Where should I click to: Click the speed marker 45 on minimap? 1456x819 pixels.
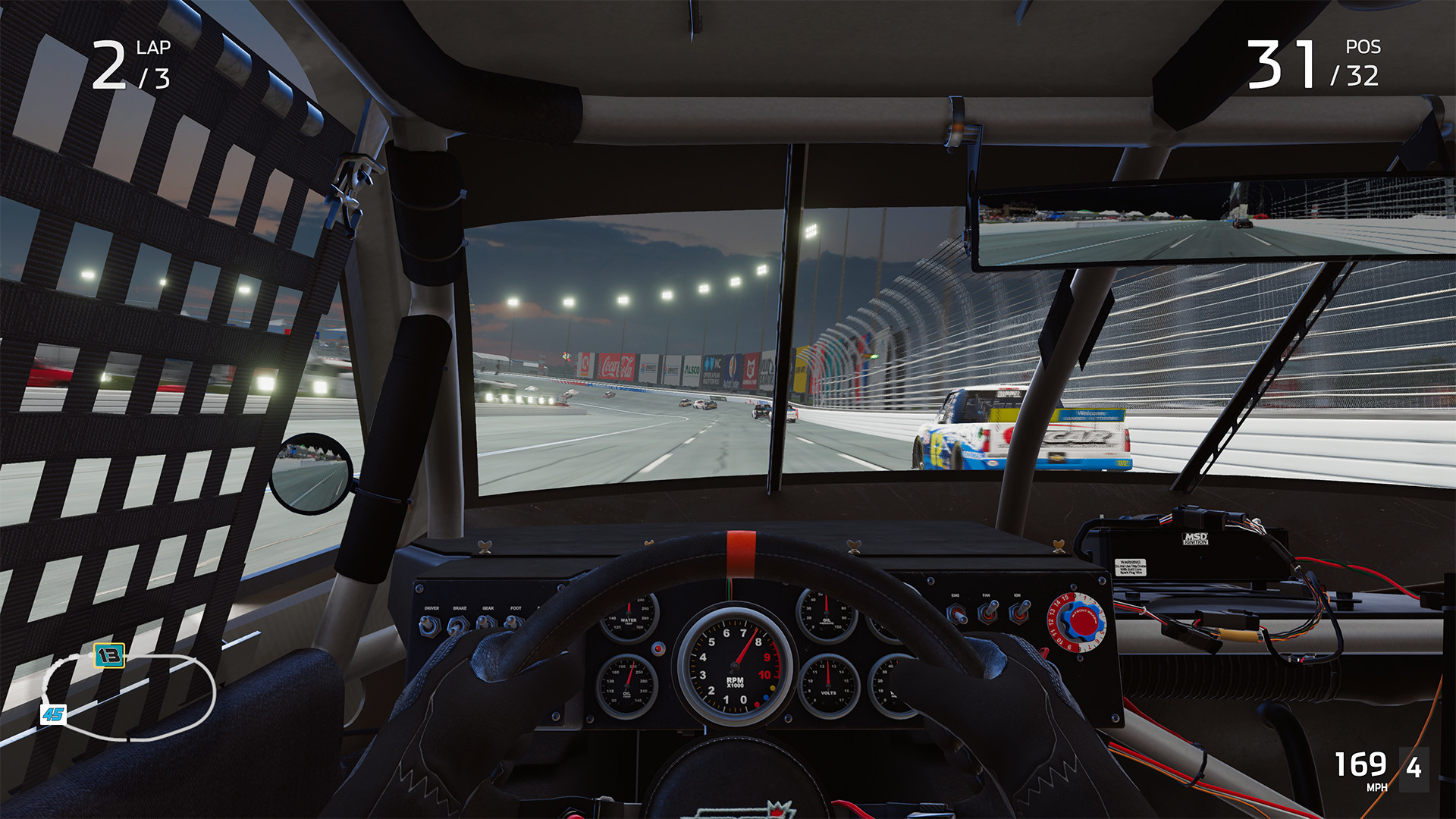[x=53, y=713]
